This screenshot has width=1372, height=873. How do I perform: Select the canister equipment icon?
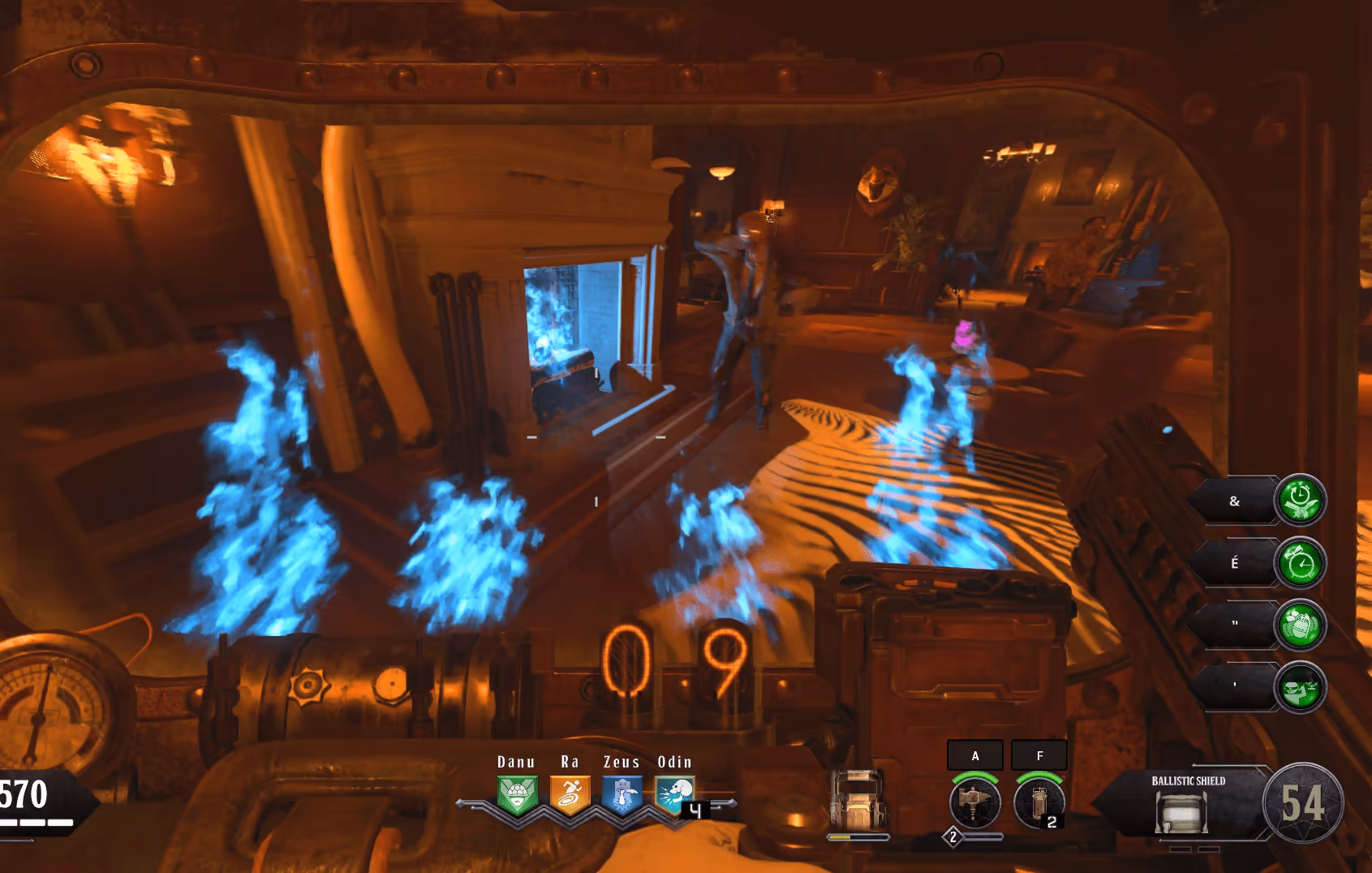coord(1039,802)
